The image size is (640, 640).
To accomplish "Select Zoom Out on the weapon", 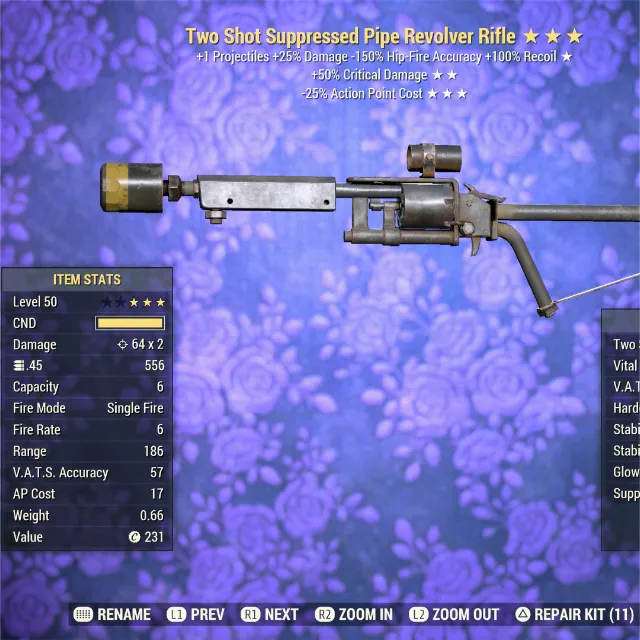I will [x=456, y=614].
